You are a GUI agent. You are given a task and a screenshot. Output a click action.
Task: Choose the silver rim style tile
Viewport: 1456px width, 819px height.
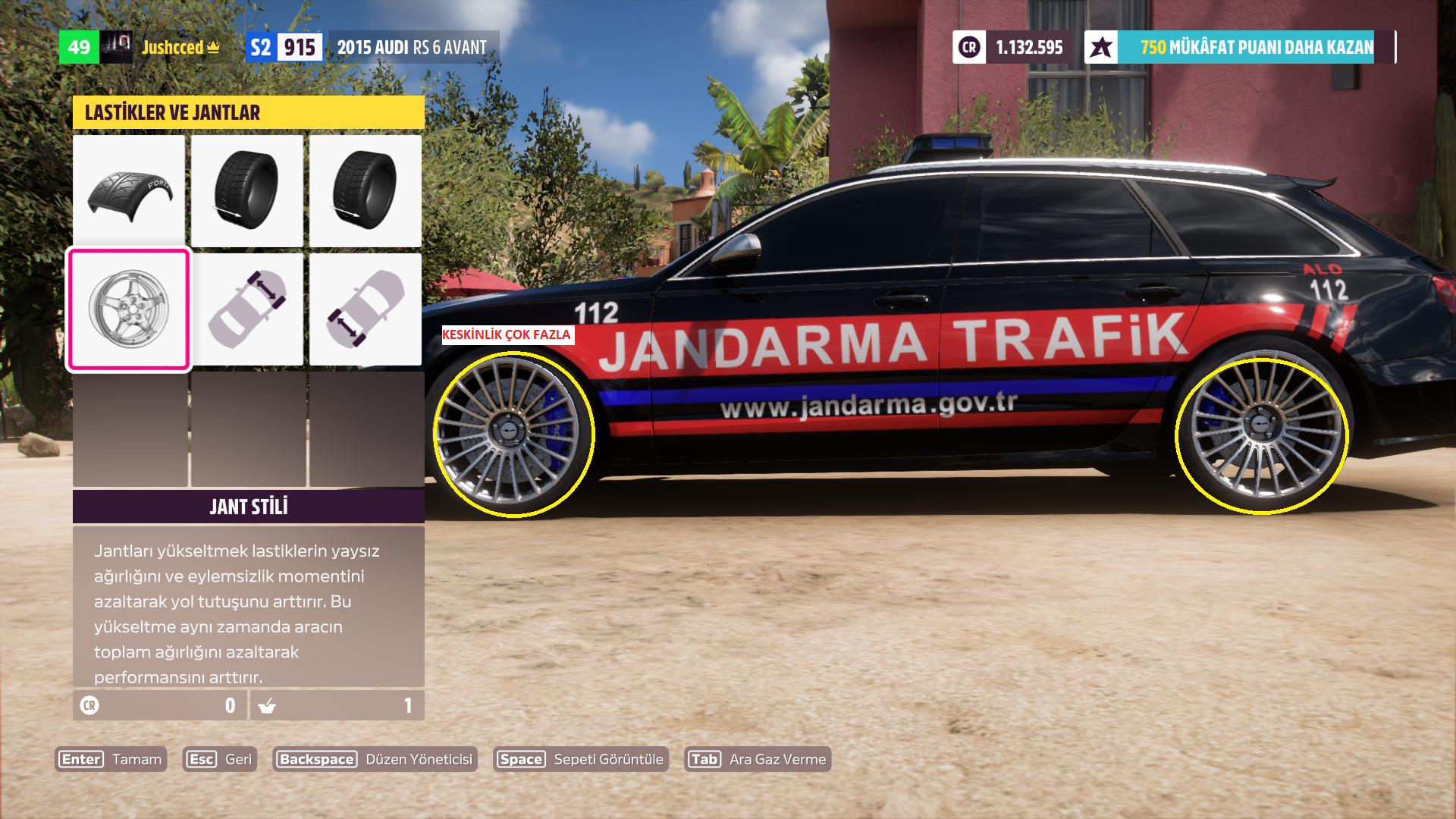pyautogui.click(x=129, y=309)
